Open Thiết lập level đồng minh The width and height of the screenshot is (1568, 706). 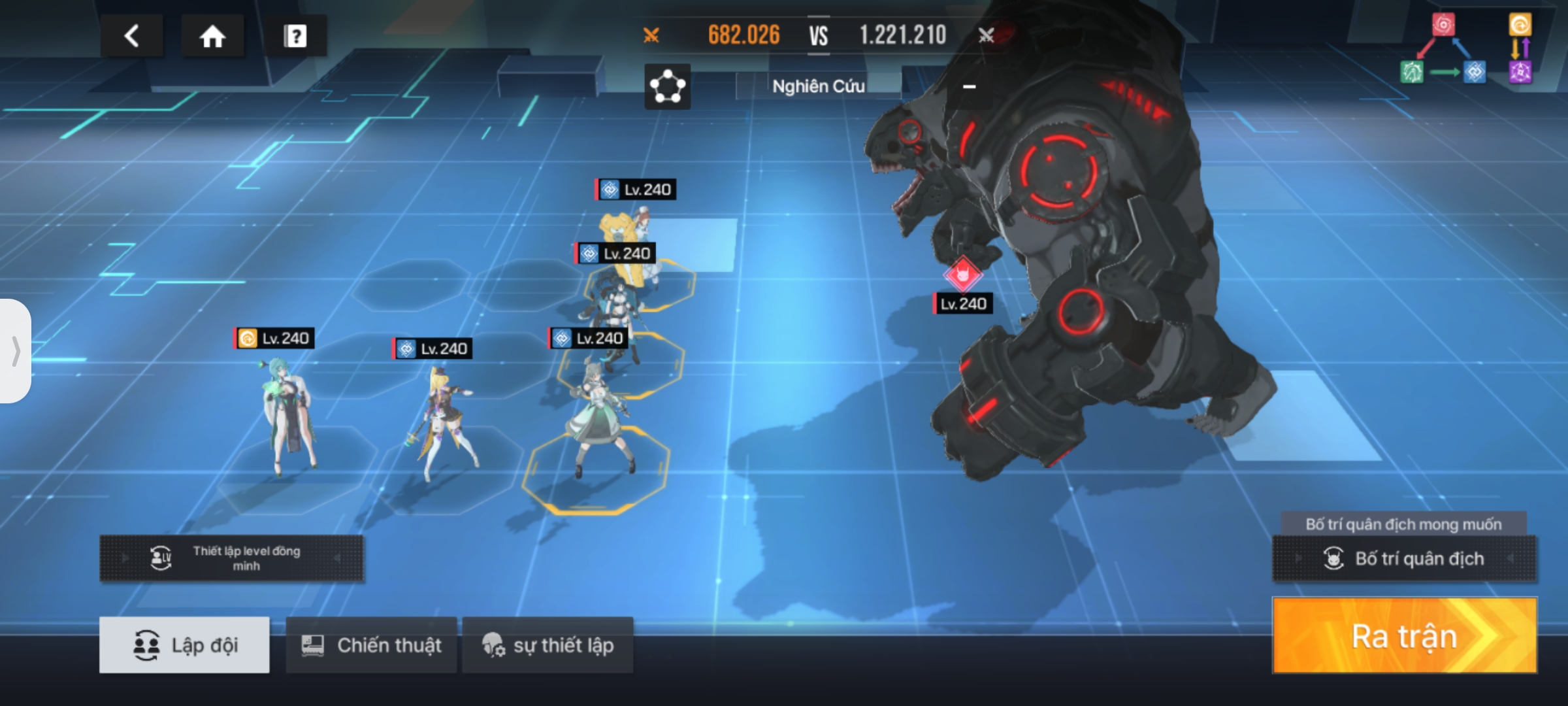[x=231, y=558]
